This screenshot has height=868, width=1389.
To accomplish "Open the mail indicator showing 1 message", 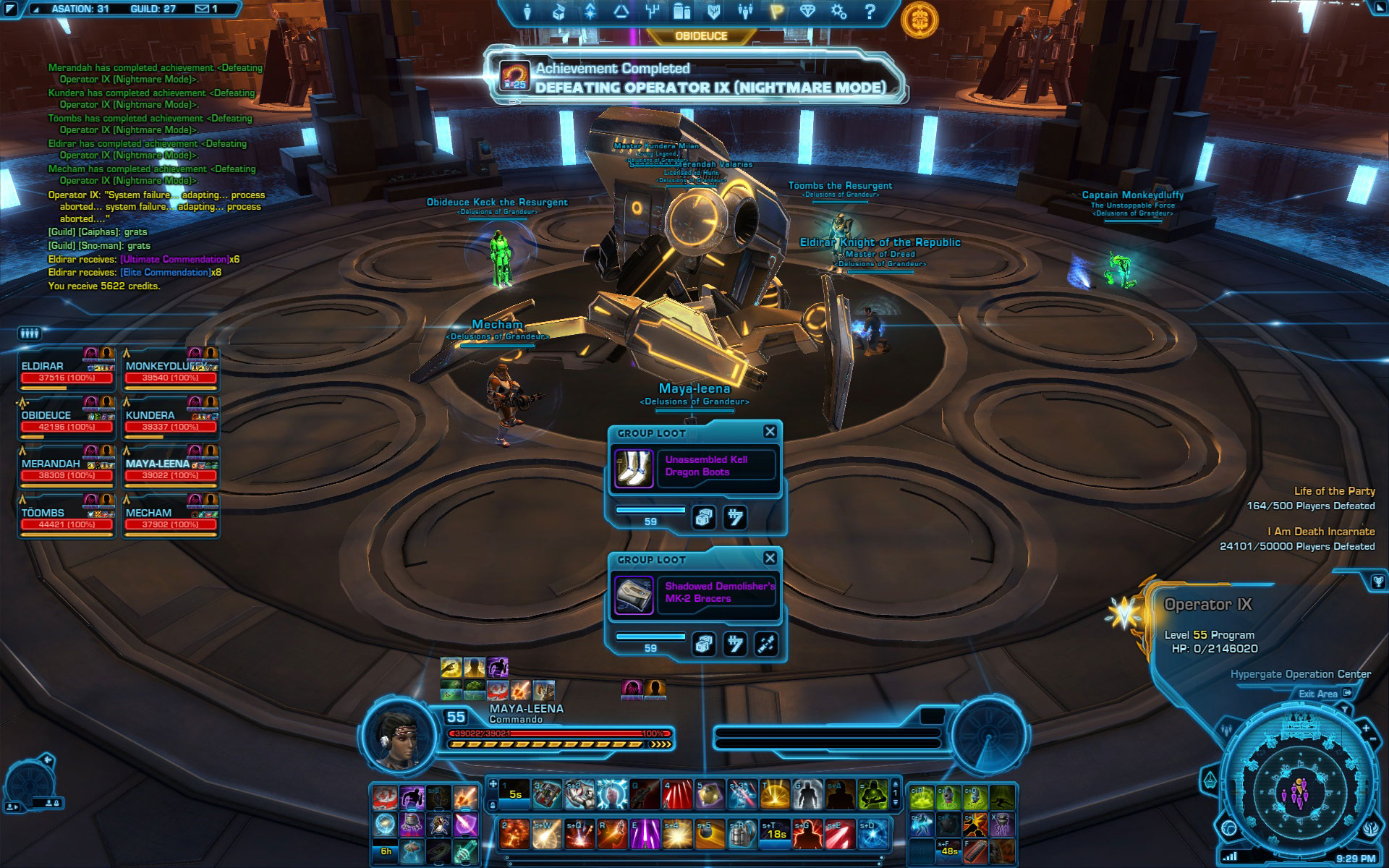I will tap(205, 9).
